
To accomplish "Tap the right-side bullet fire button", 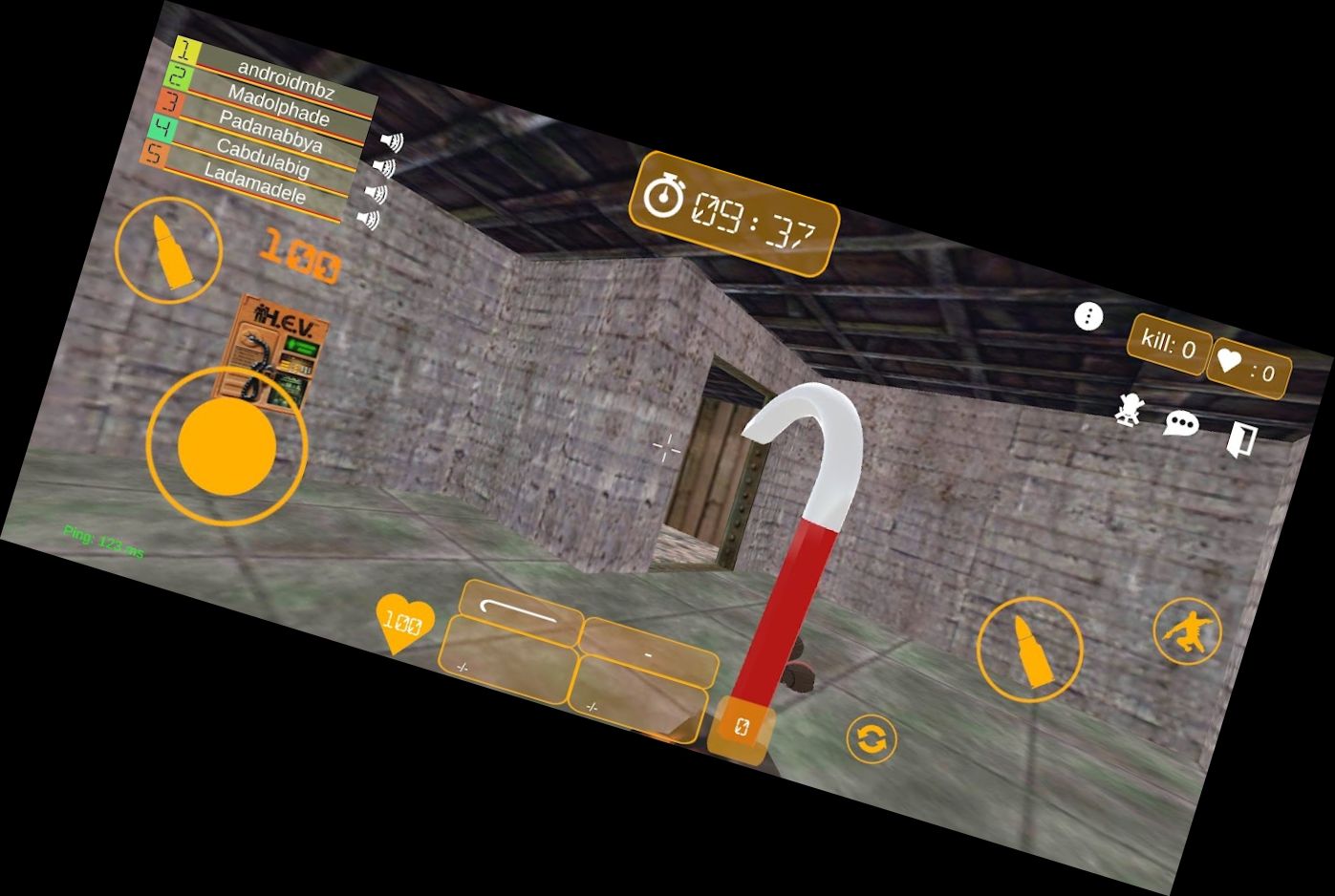I will (x=1029, y=650).
